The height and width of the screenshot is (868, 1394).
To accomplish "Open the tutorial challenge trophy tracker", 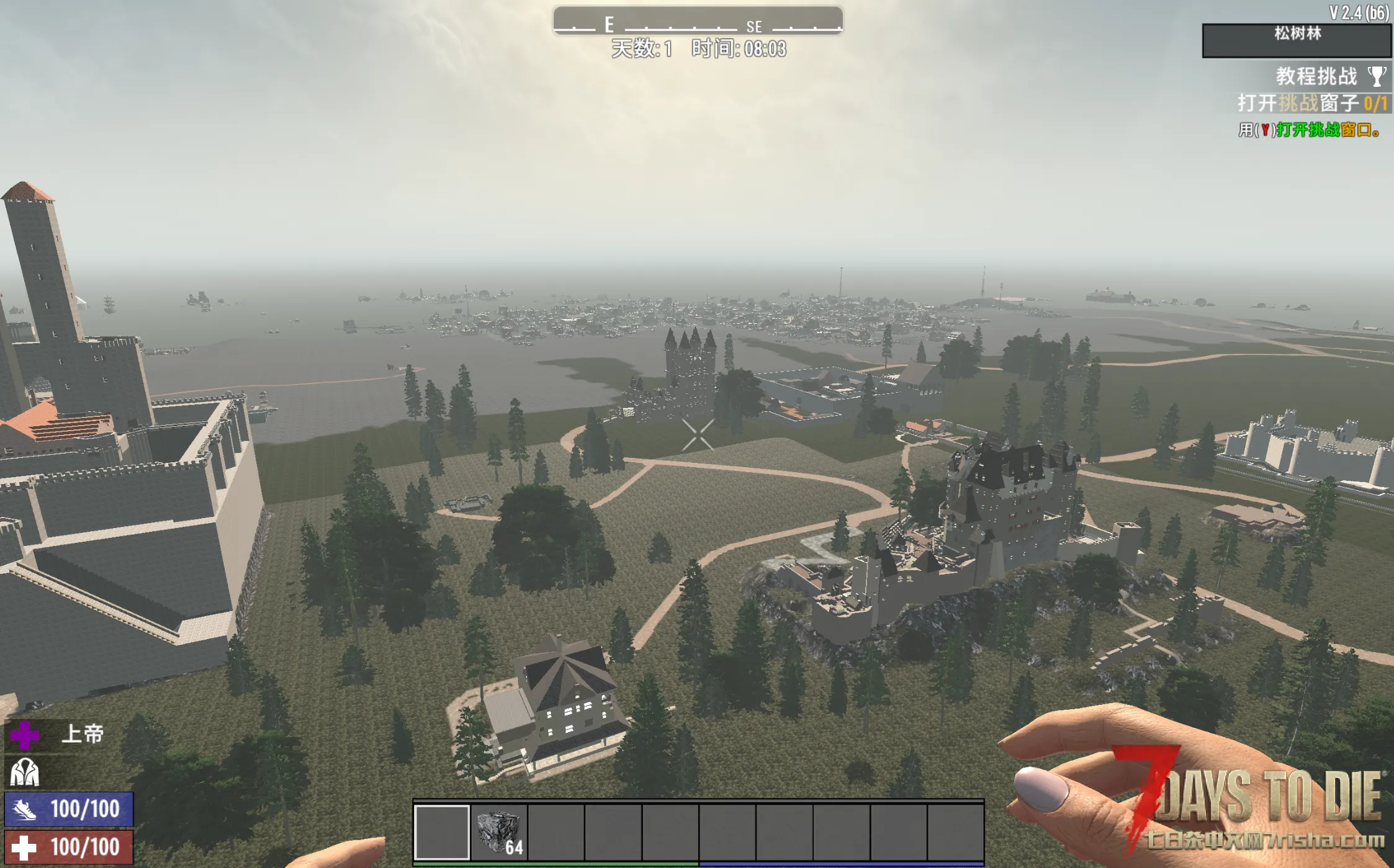I will tap(1377, 77).
